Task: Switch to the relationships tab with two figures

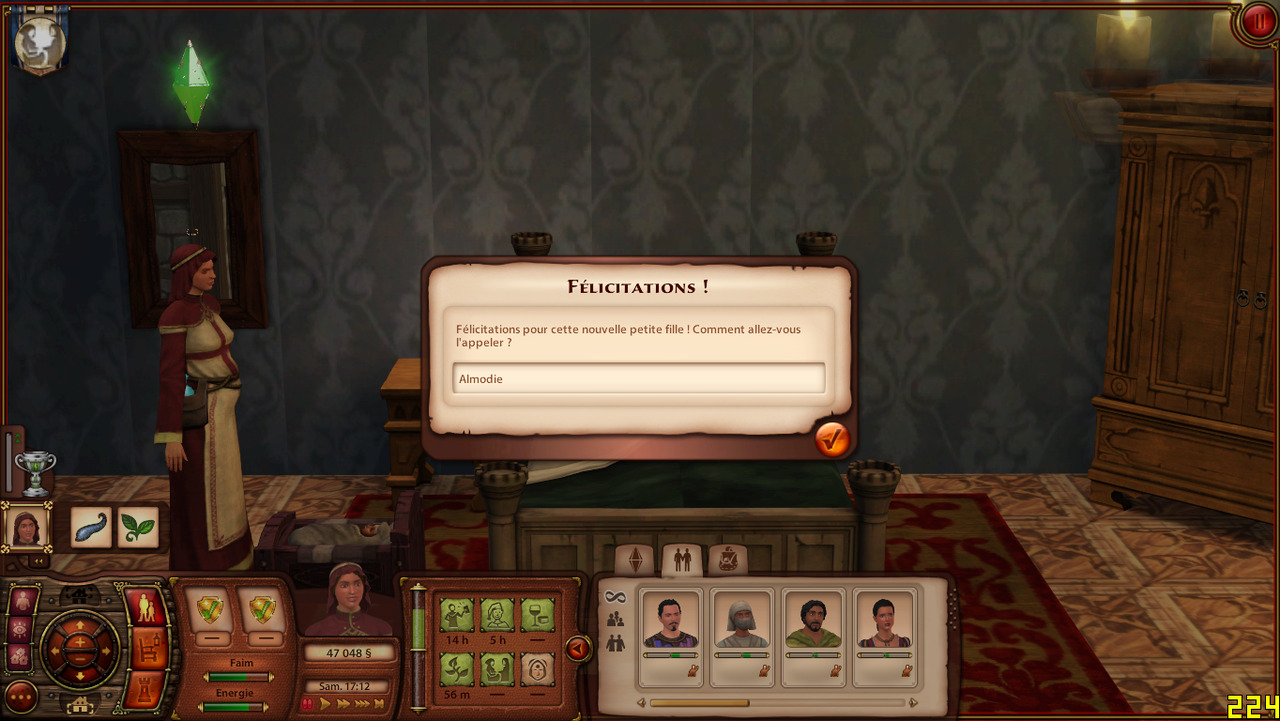Action: click(682, 560)
